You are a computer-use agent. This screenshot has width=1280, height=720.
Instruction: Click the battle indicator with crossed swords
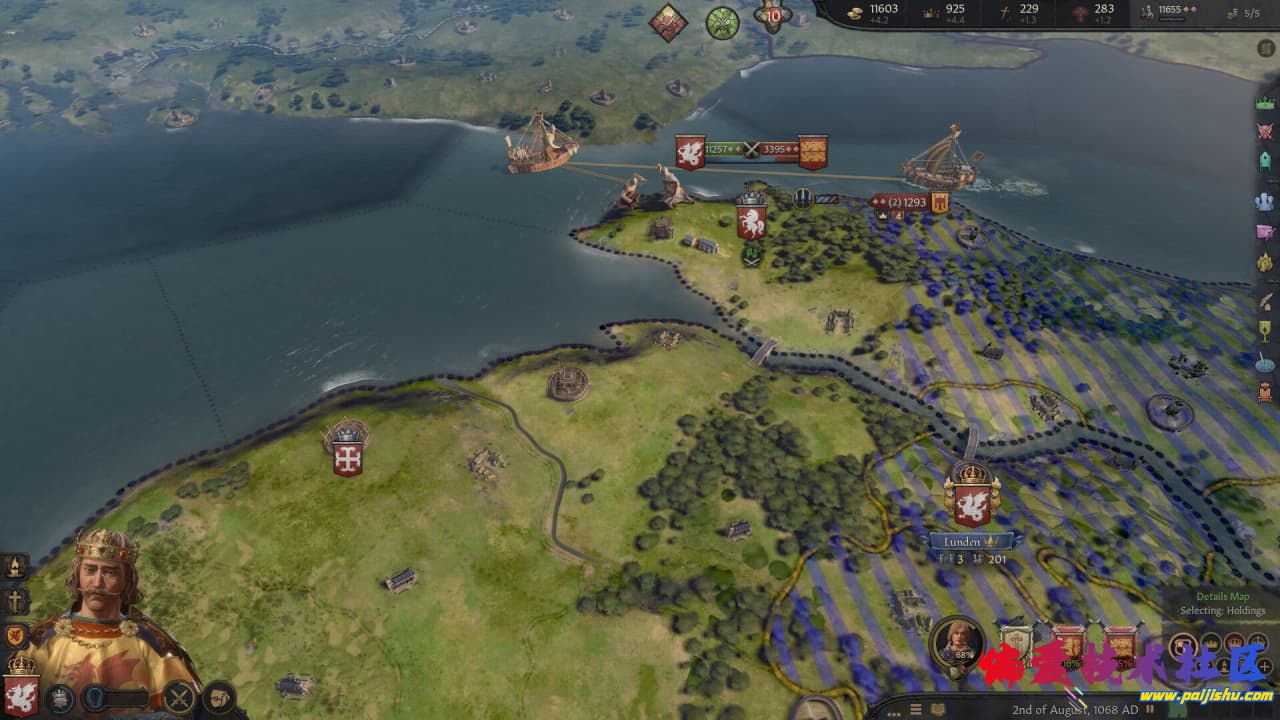751,150
